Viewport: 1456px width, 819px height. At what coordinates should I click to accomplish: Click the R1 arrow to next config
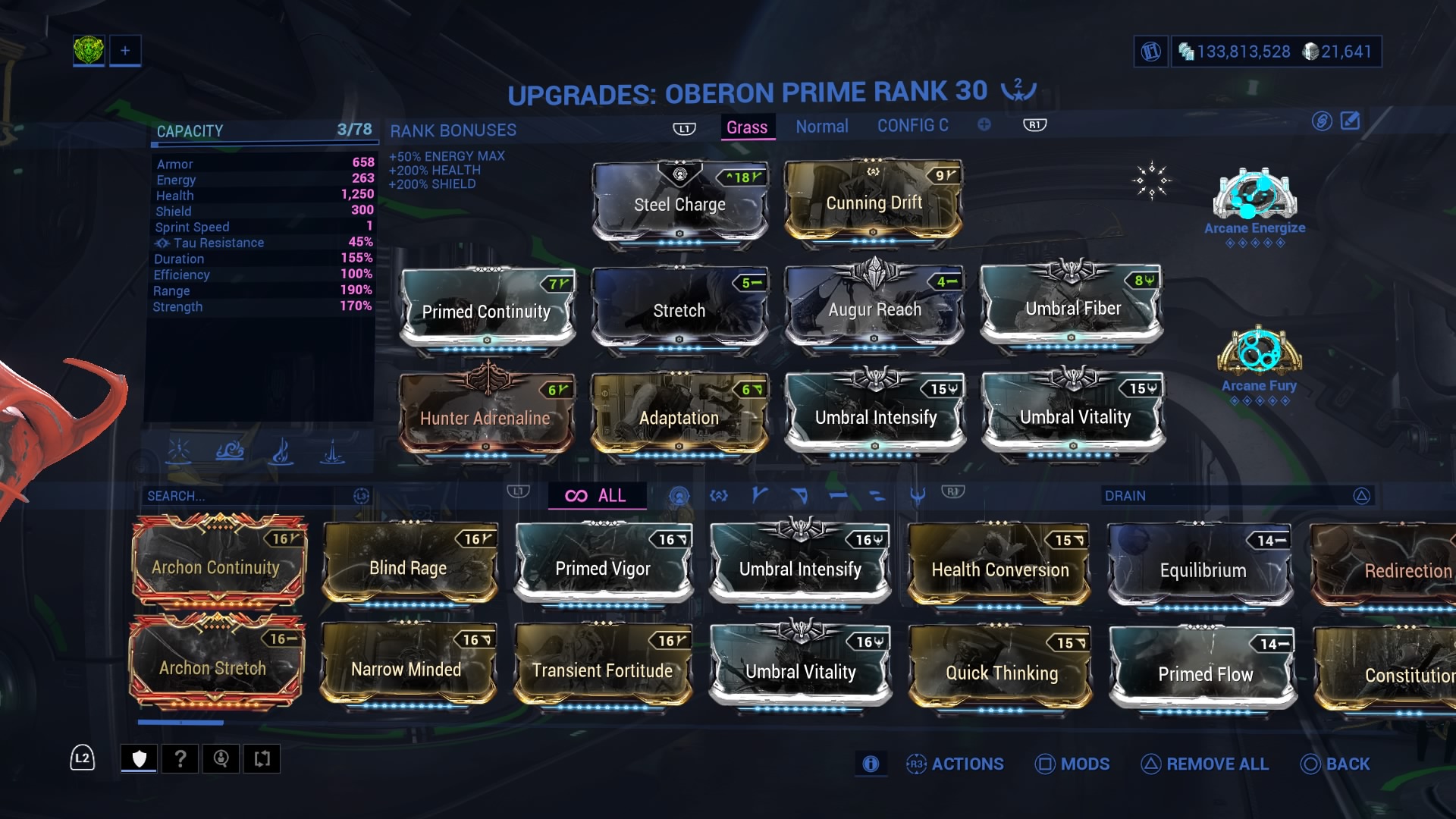point(1034,124)
